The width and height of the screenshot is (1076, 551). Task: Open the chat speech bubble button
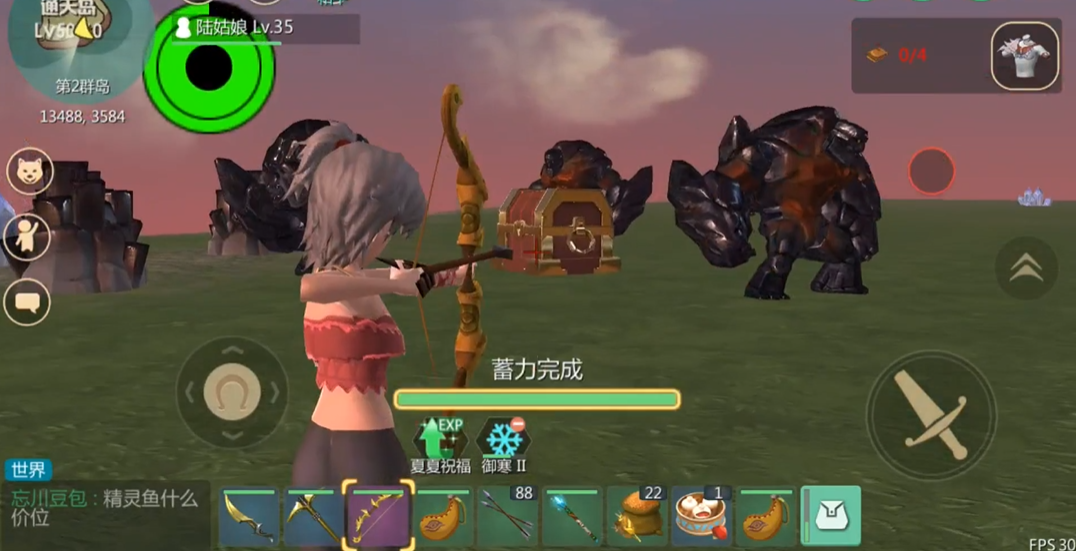(28, 301)
